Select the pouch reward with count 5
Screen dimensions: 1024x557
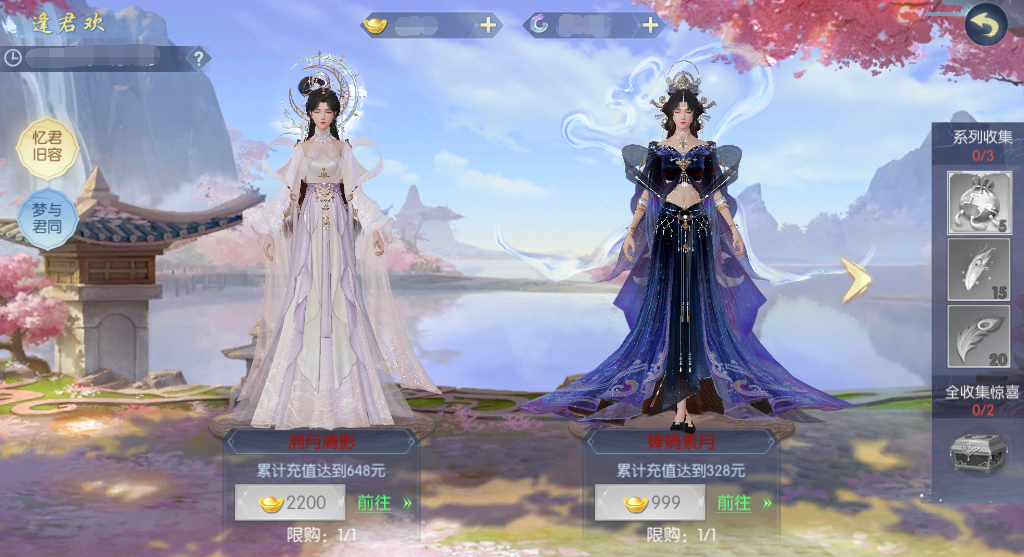(x=978, y=203)
